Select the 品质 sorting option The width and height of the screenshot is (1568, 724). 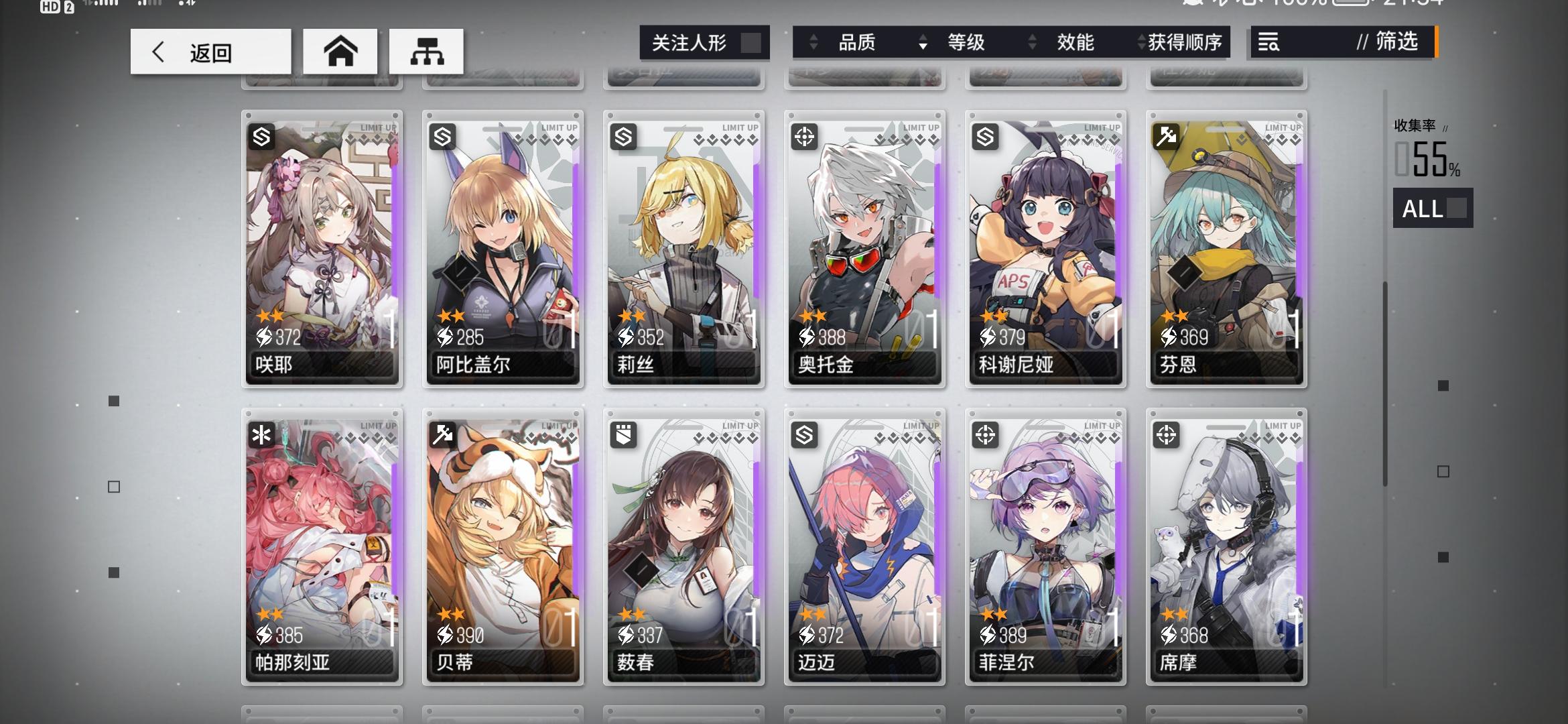[858, 42]
